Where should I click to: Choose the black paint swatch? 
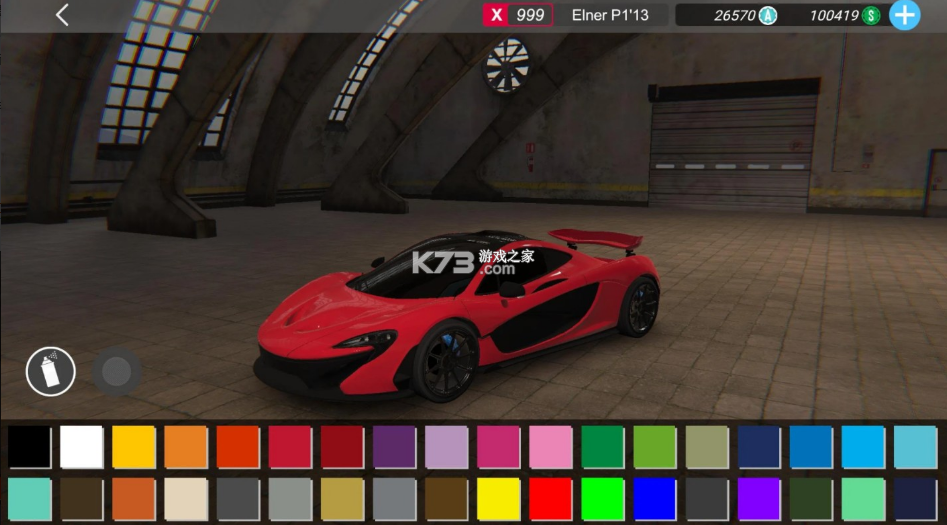point(29,447)
